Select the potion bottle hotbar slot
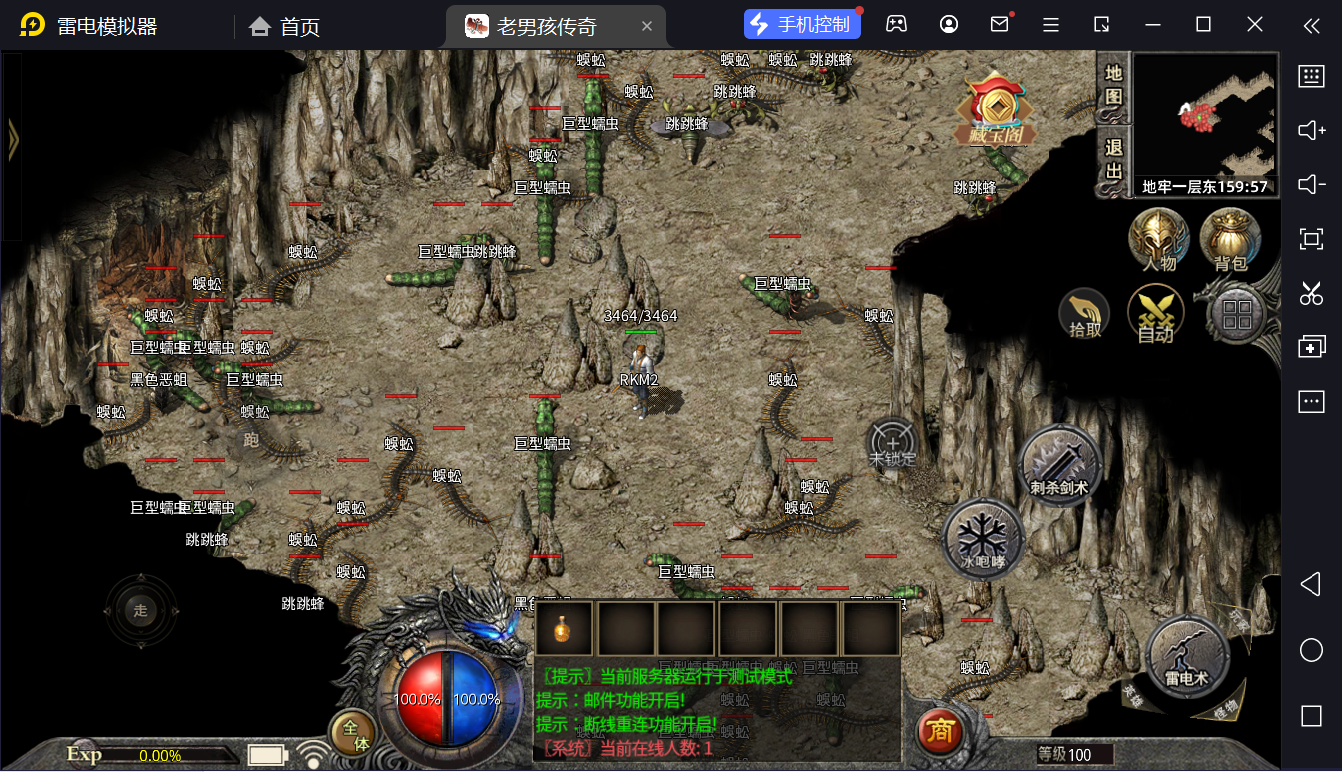This screenshot has height=772, width=1342. tap(564, 629)
